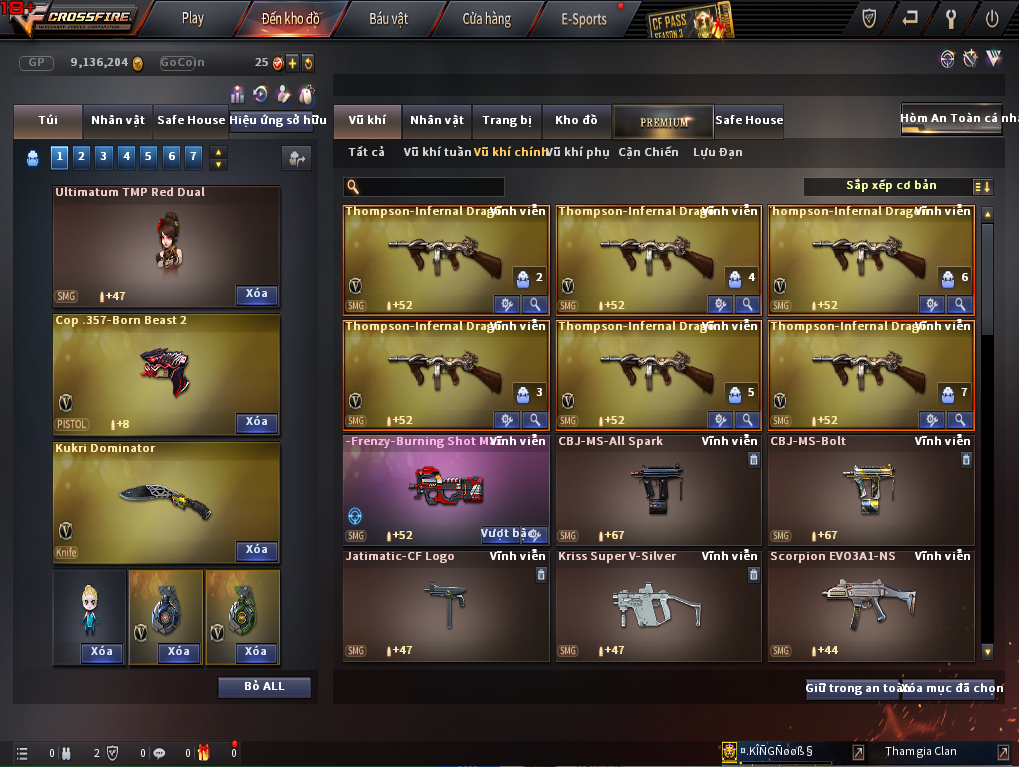Show the Cận Chiến weapon category
Image resolution: width=1019 pixels, height=767 pixels.
648,152
